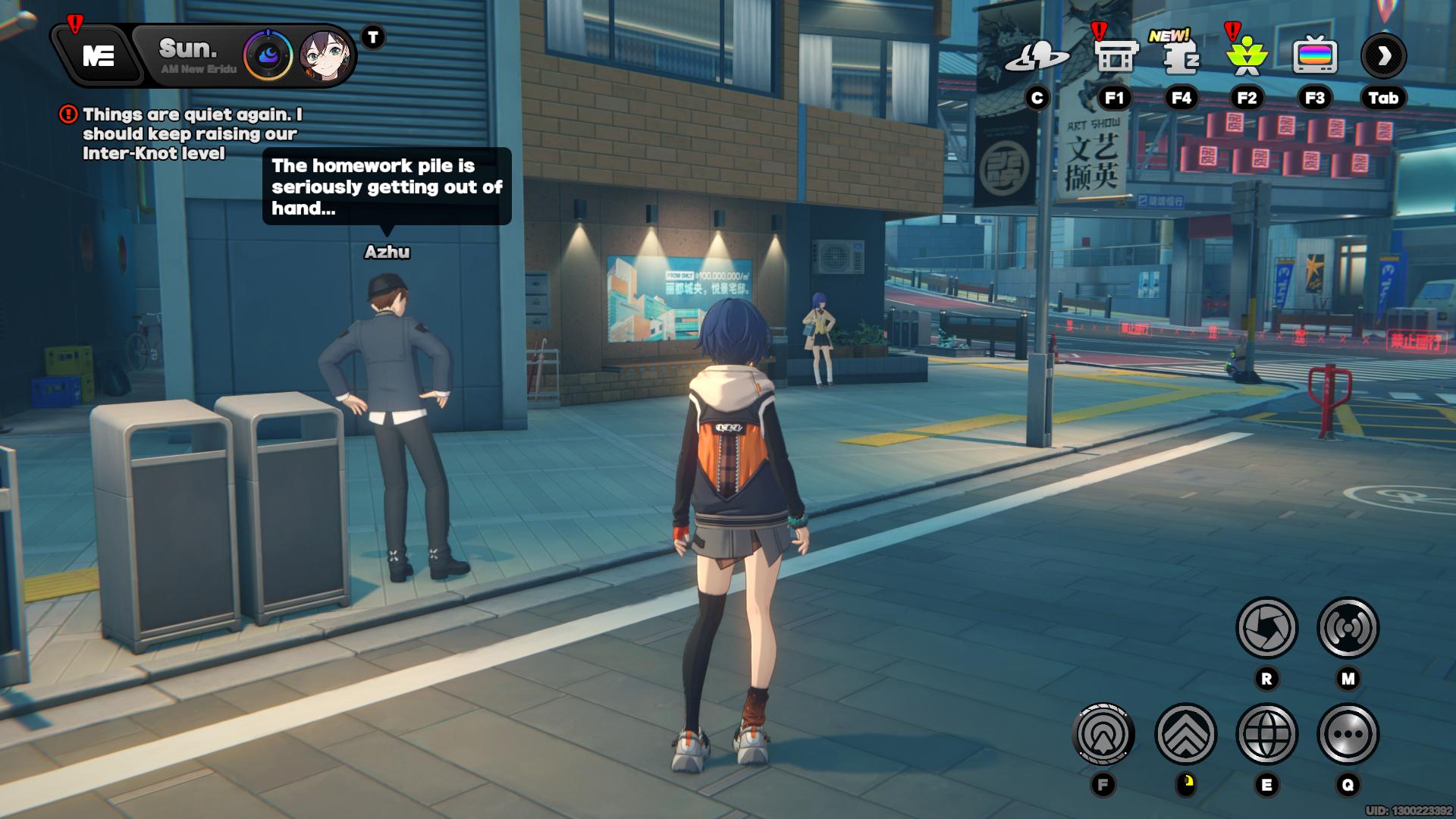Open the character avatar portrait
This screenshot has width=1456, height=819.
coord(325,56)
